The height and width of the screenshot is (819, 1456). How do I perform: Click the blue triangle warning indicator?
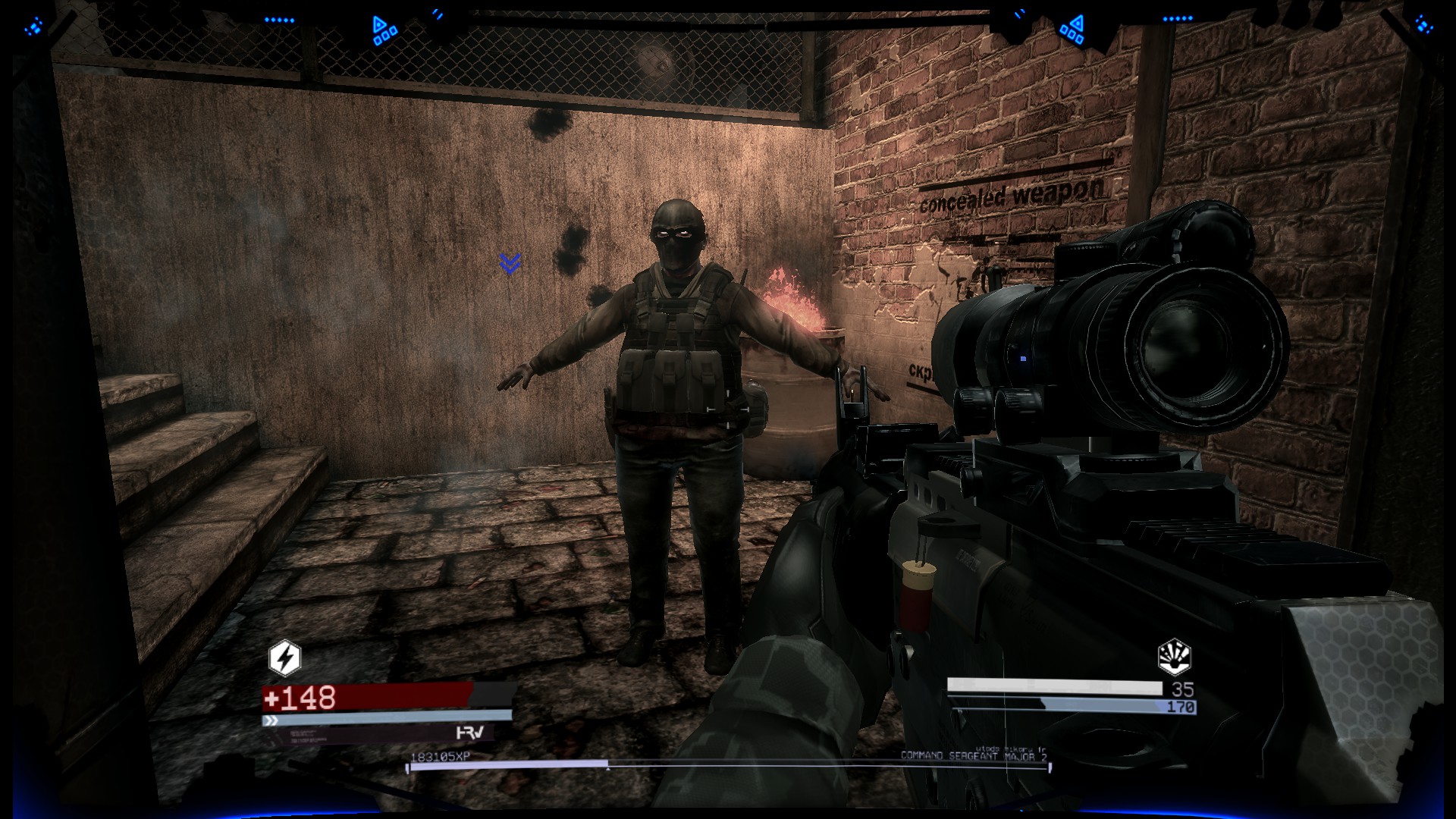click(378, 23)
